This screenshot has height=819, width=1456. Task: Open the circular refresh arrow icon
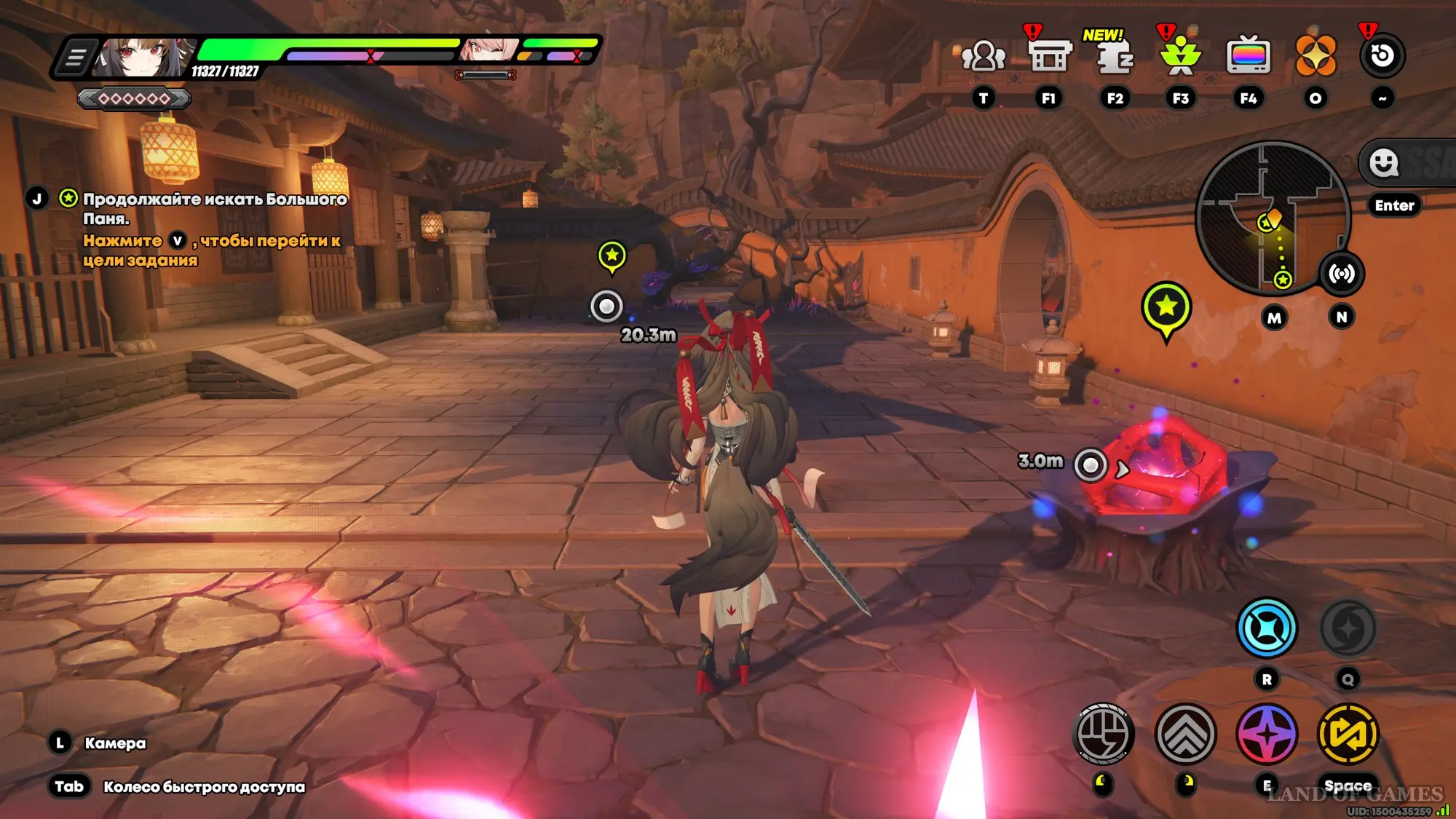pos(1382,55)
